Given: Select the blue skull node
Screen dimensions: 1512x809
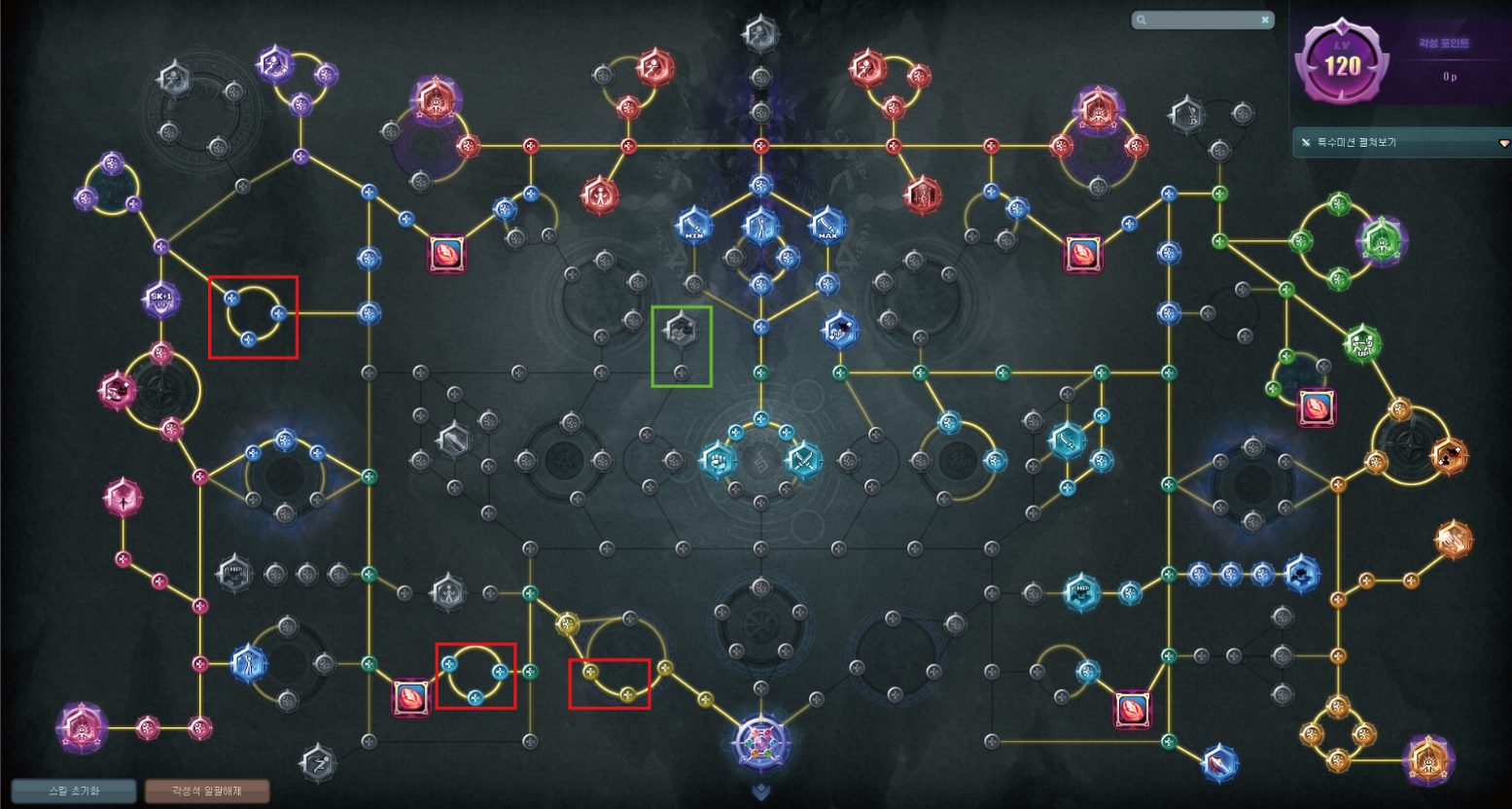Looking at the screenshot, I should click(1302, 574).
